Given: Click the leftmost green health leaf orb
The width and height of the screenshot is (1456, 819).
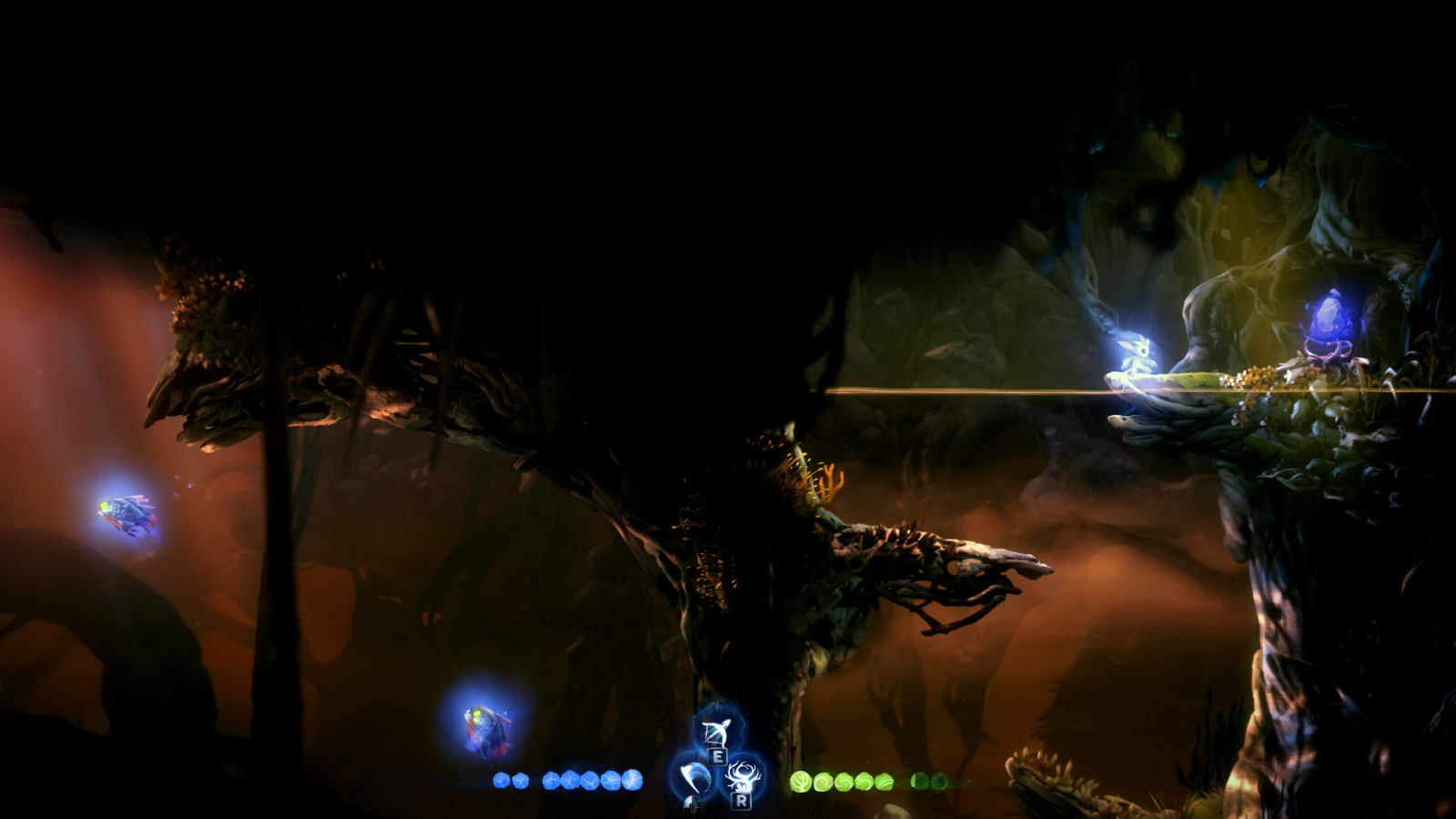Looking at the screenshot, I should pyautogui.click(x=801, y=781).
